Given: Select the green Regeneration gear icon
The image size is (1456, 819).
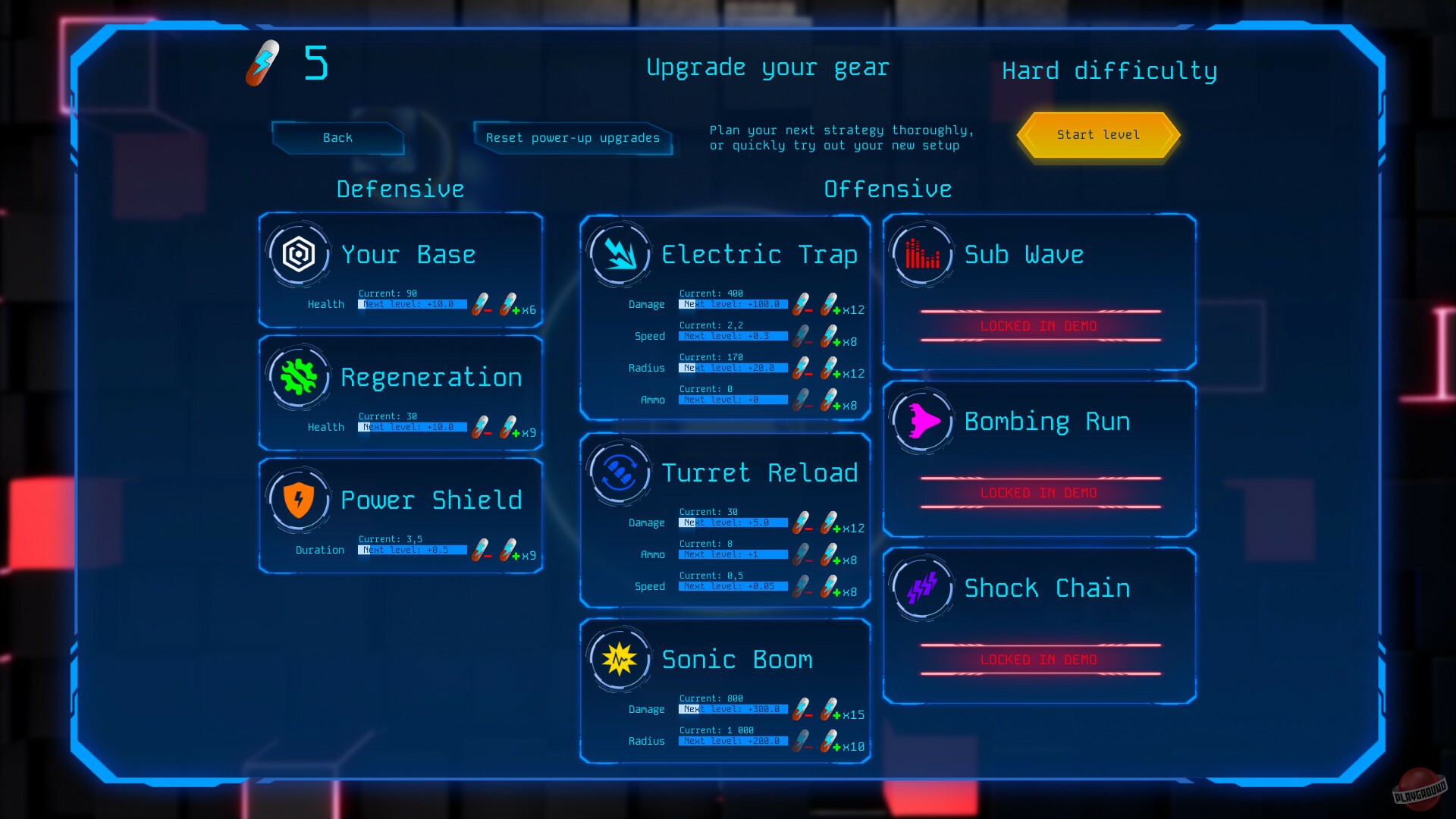Looking at the screenshot, I should click(x=298, y=377).
